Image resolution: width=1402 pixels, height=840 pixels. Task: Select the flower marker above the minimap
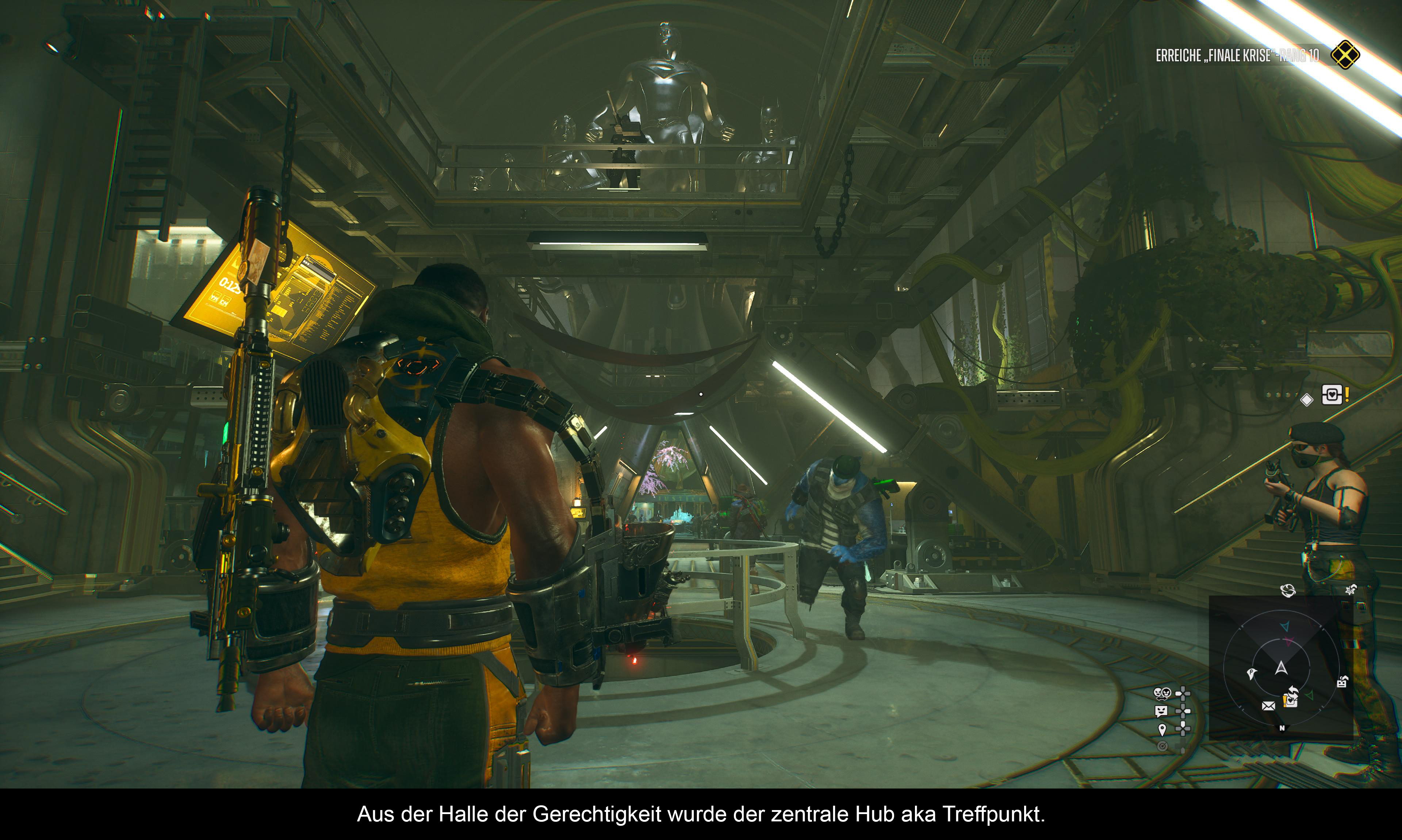(1351, 590)
